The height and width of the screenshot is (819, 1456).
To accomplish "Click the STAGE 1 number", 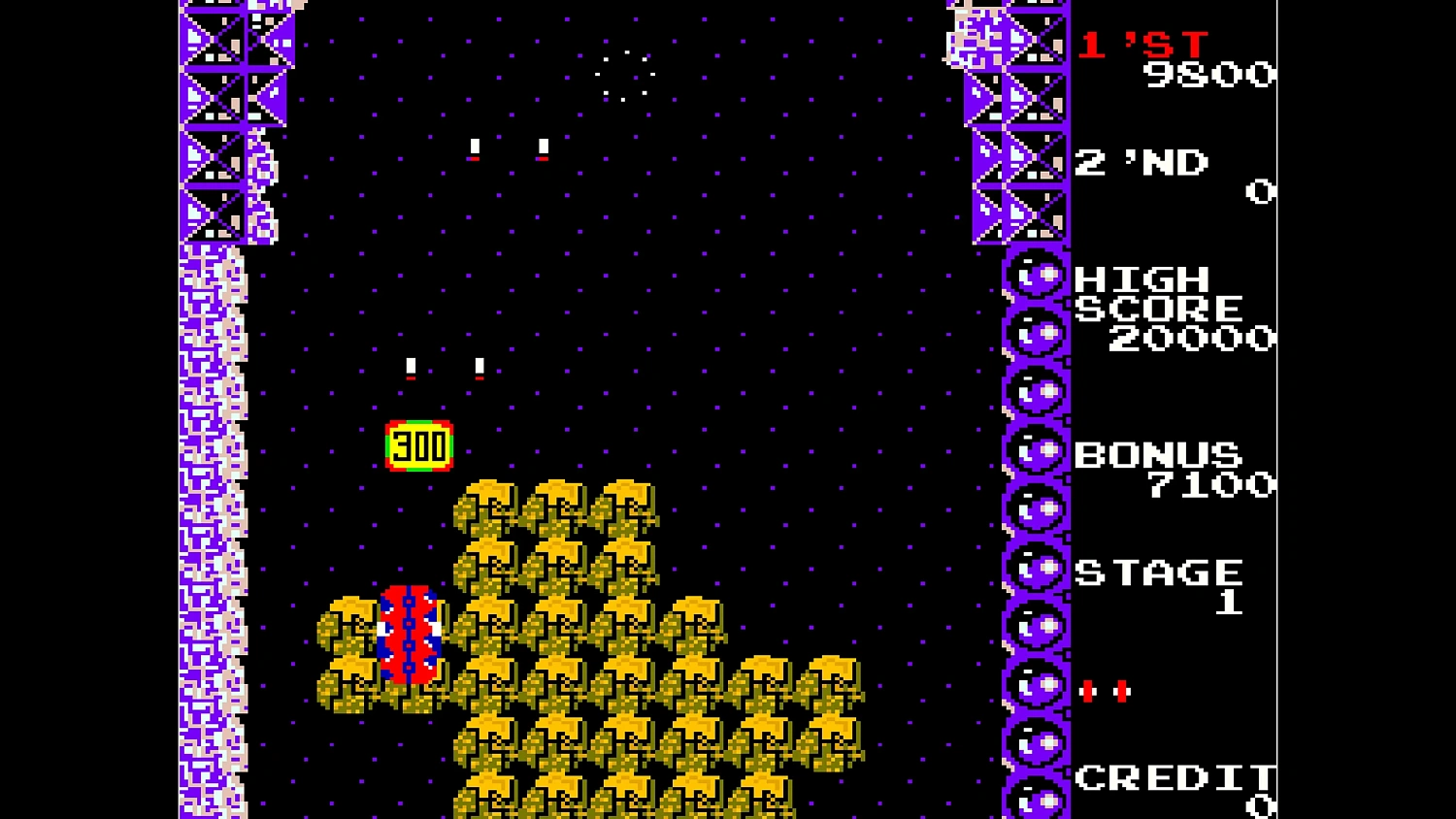I will 1228,600.
